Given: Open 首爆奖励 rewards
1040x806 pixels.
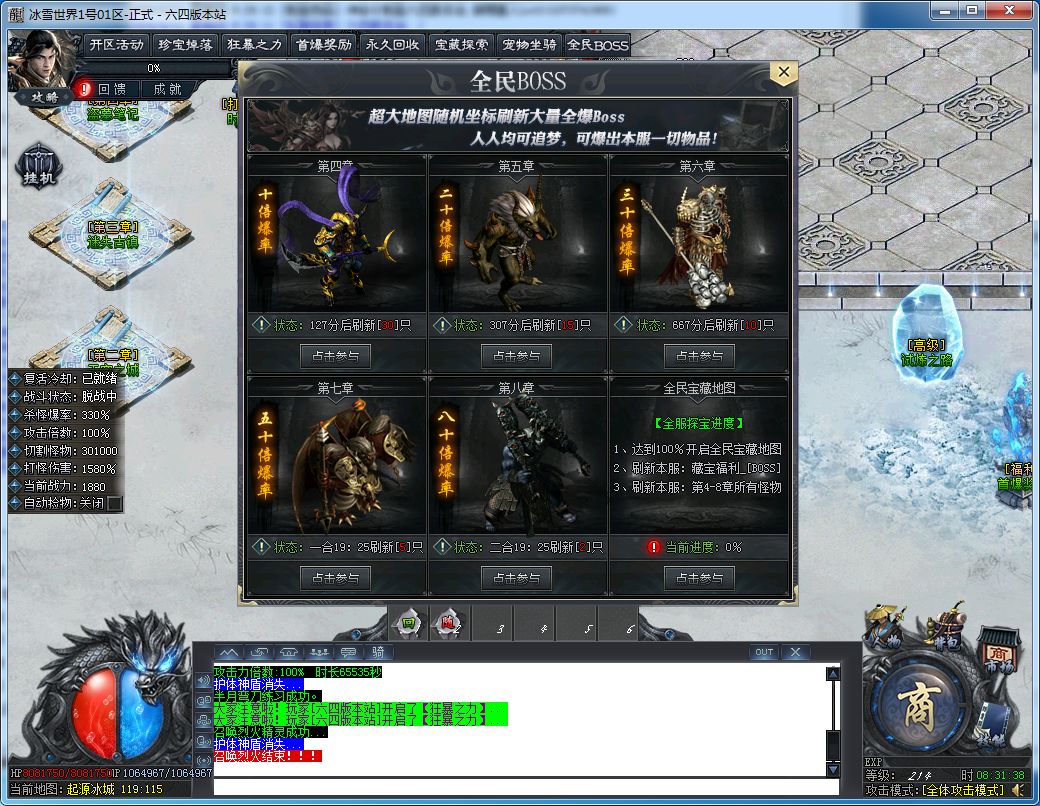Looking at the screenshot, I should (x=324, y=45).
